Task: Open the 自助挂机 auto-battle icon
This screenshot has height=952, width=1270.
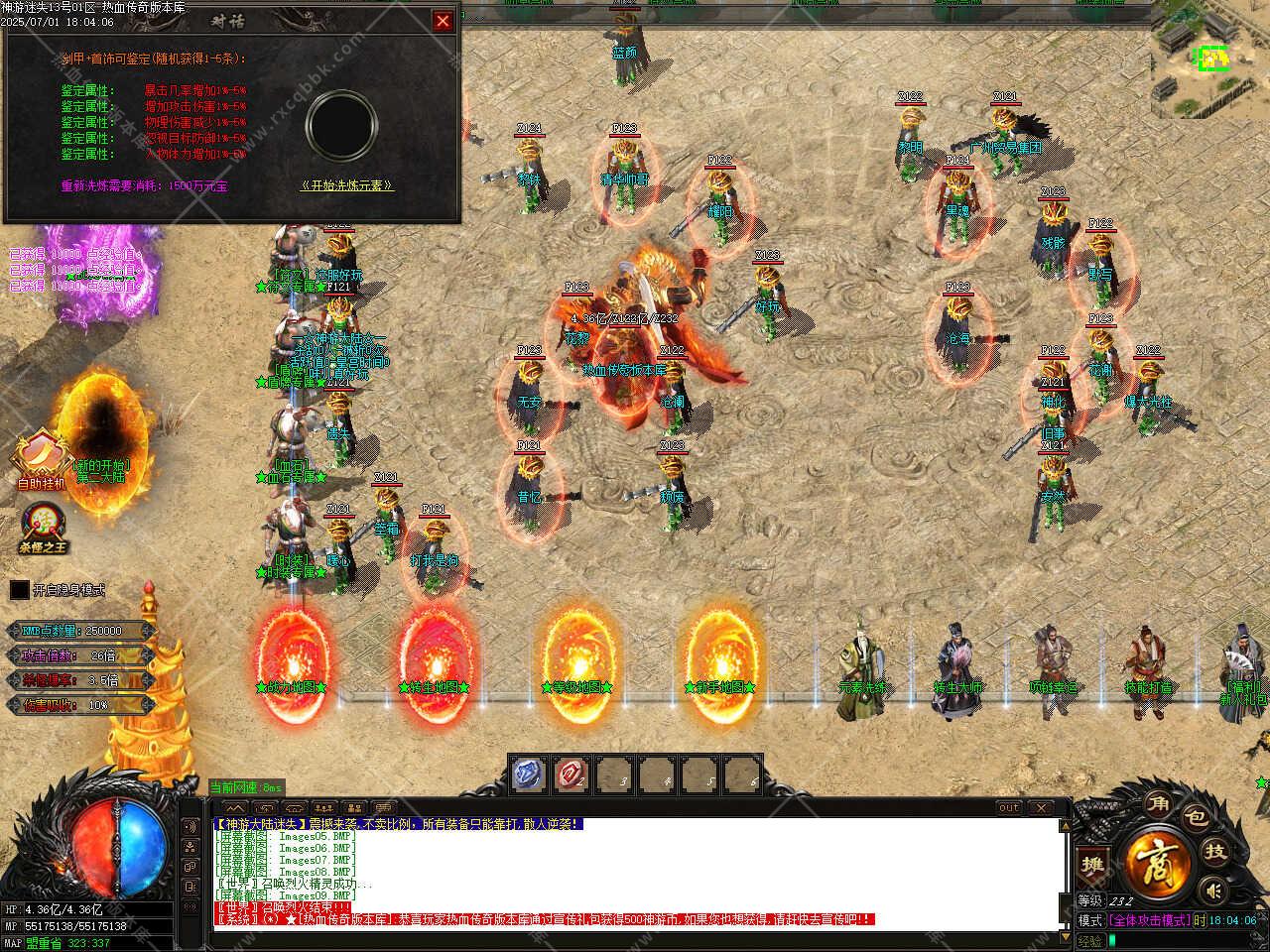Action: pos(41,458)
